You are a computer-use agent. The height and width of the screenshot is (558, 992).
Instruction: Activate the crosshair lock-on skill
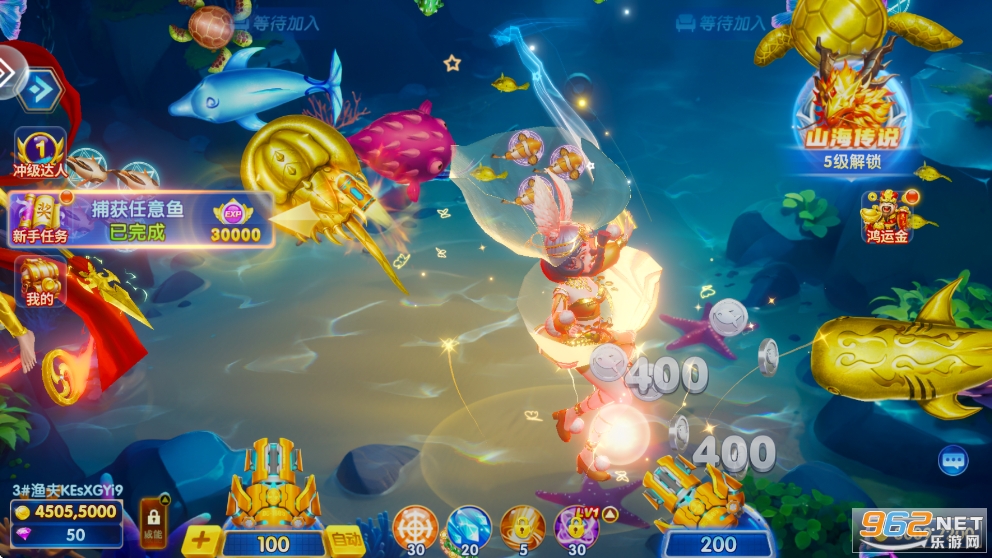click(x=415, y=528)
